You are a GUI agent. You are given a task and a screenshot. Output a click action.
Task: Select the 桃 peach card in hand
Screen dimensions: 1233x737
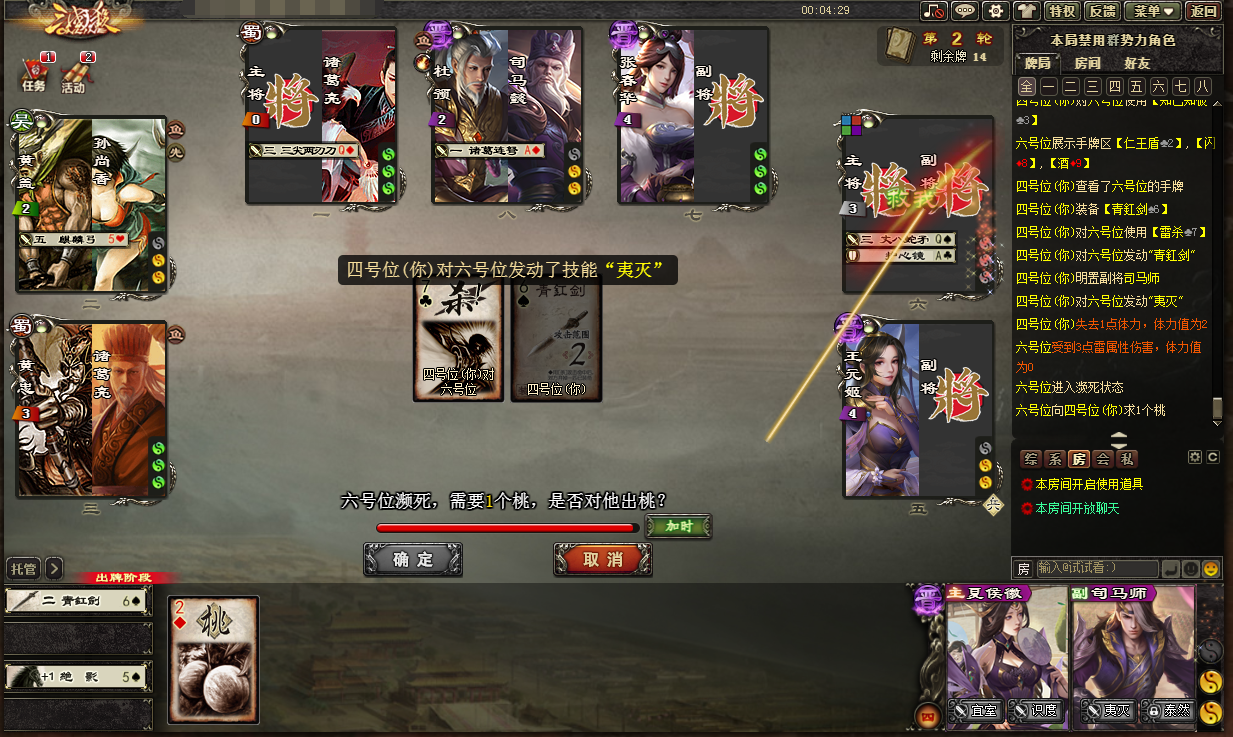[x=214, y=659]
